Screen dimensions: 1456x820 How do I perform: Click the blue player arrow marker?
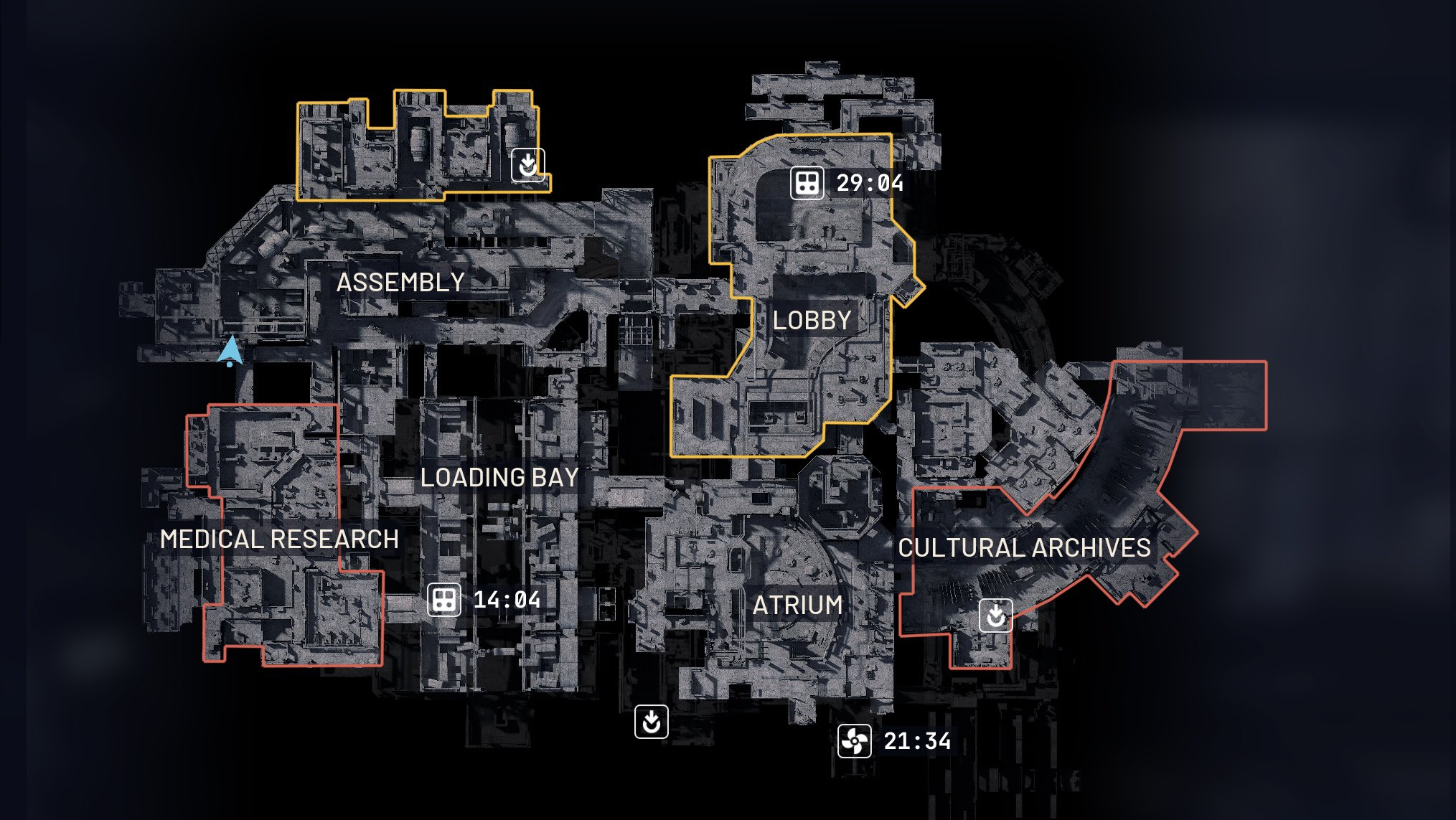[231, 352]
